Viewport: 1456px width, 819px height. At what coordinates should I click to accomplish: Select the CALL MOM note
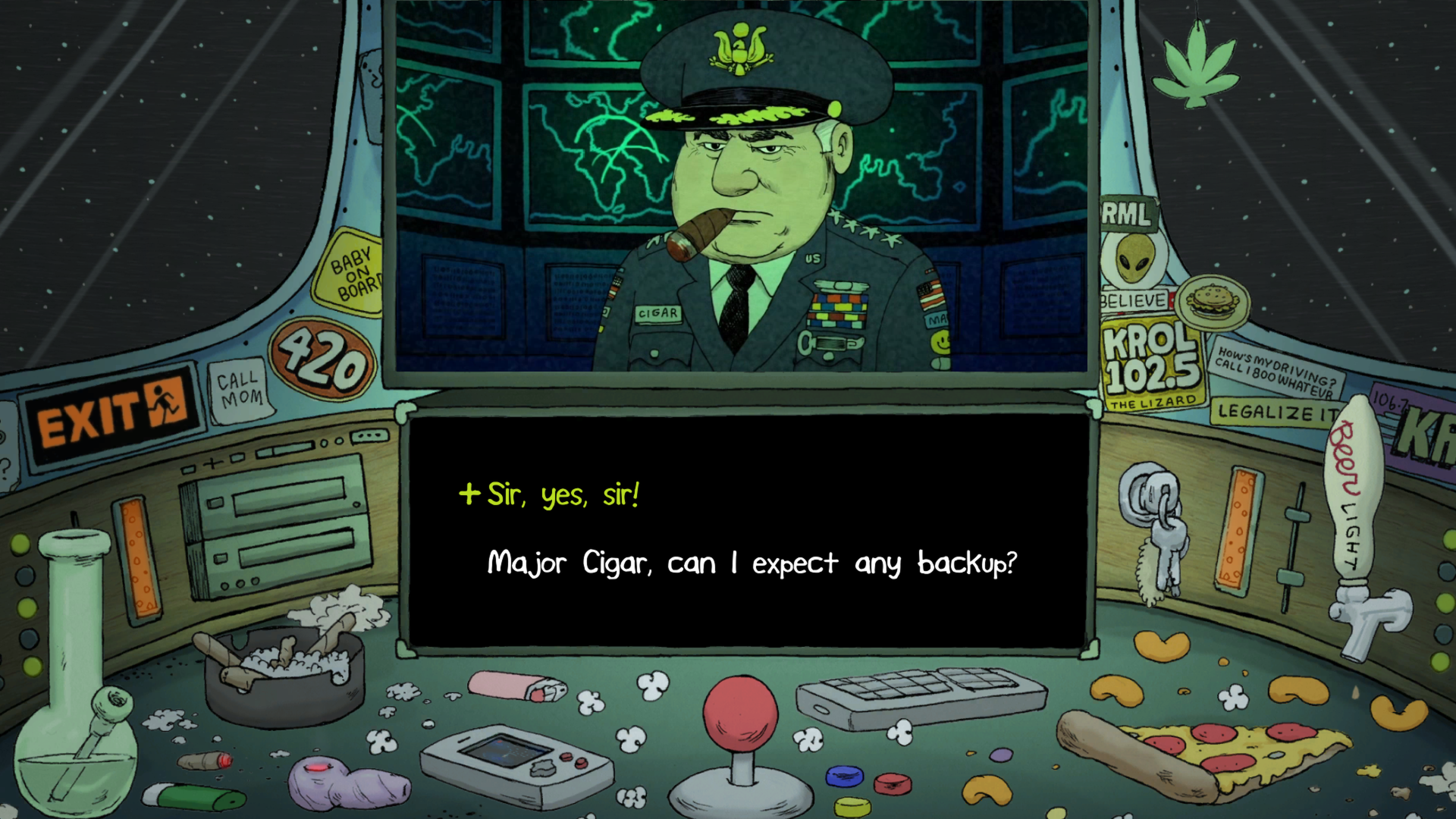240,389
